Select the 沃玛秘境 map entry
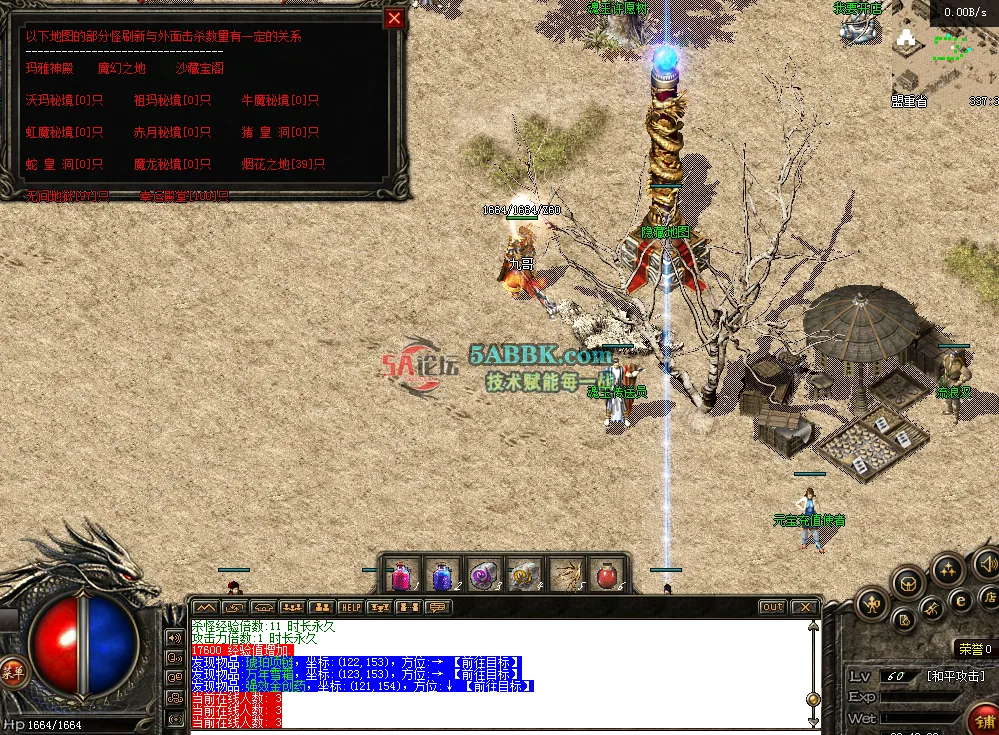 pyautogui.click(x=64, y=101)
